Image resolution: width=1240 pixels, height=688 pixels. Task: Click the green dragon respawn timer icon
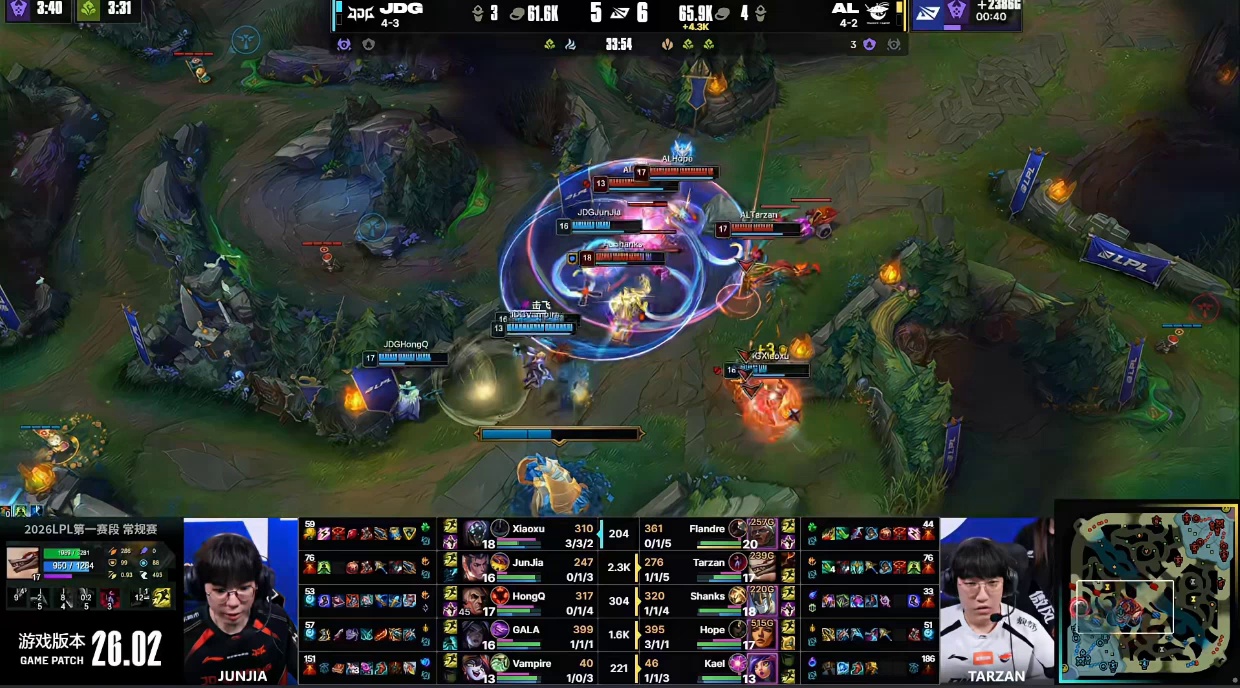coord(88,10)
